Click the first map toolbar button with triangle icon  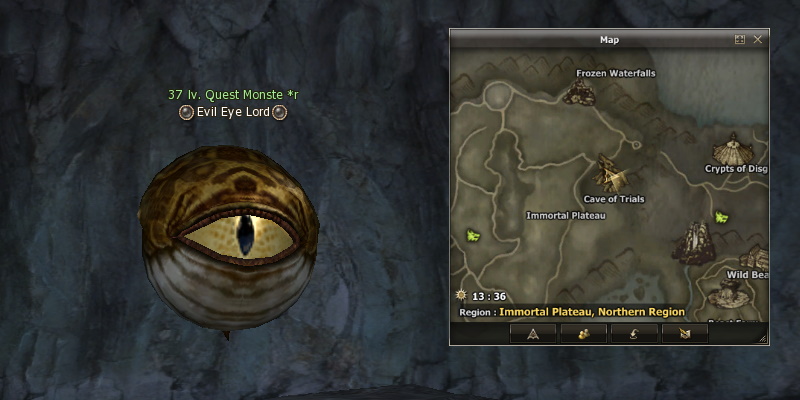(x=533, y=334)
